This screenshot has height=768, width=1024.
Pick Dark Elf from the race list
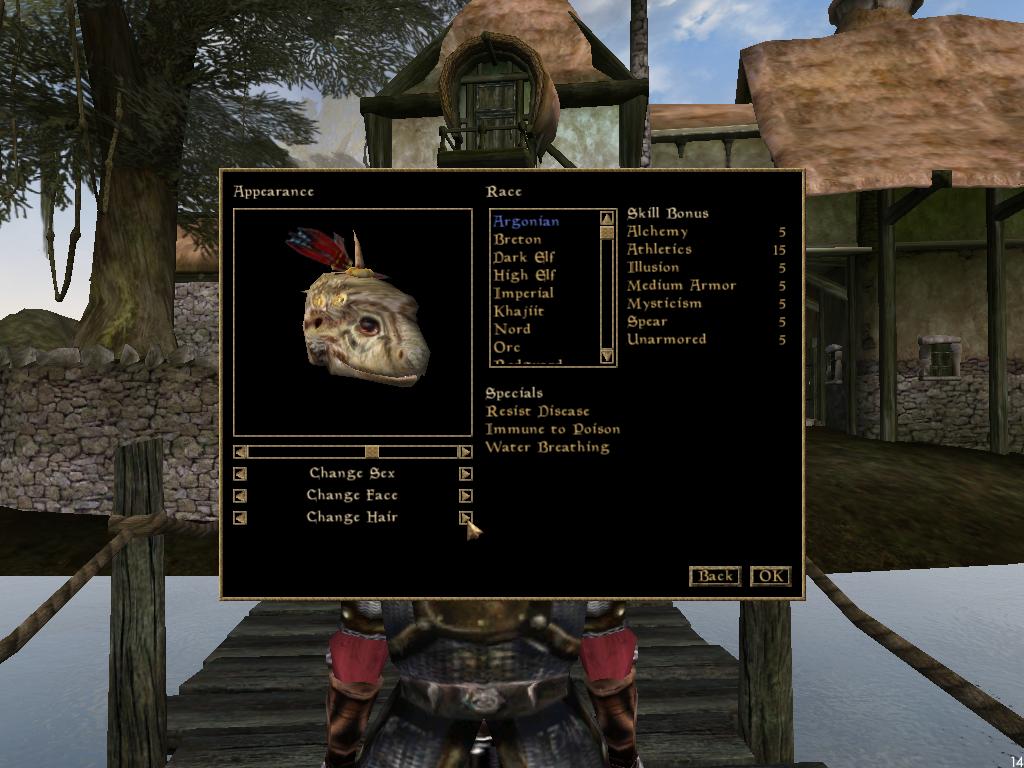pos(523,257)
